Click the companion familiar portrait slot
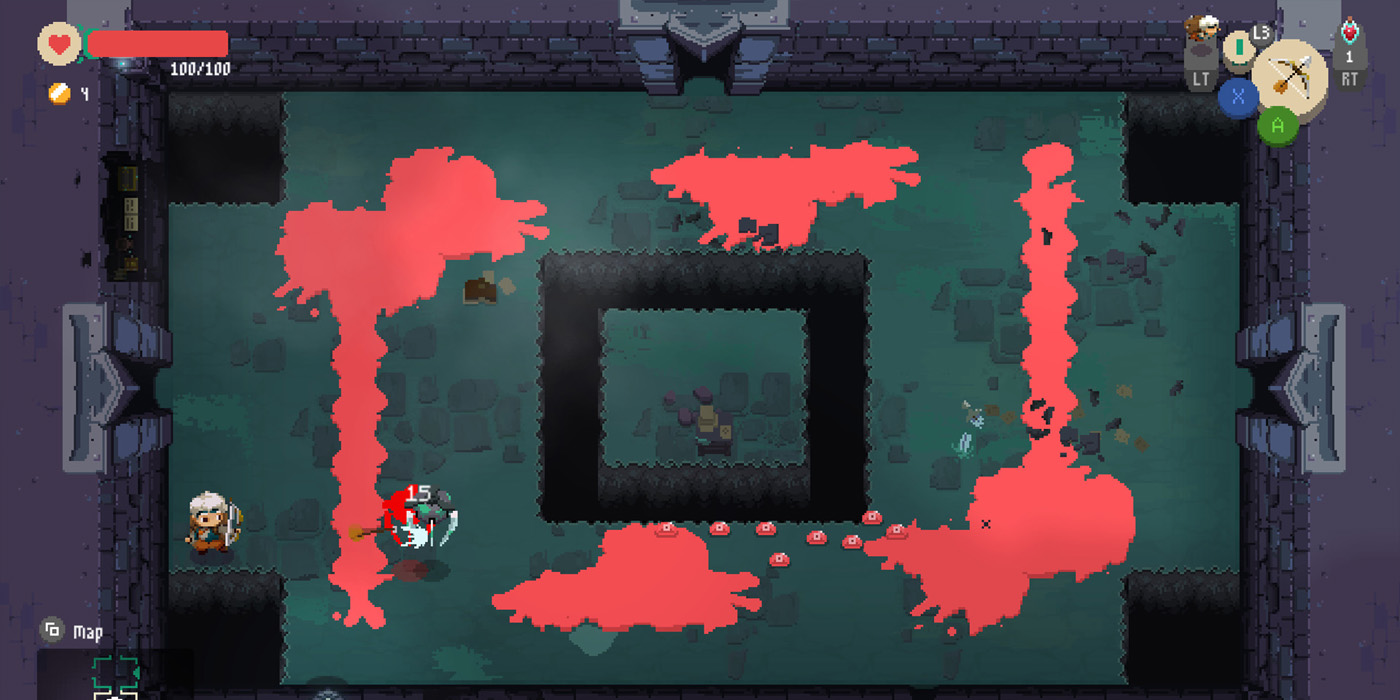Screen dimensions: 1400x700 pyautogui.click(x=1201, y=30)
